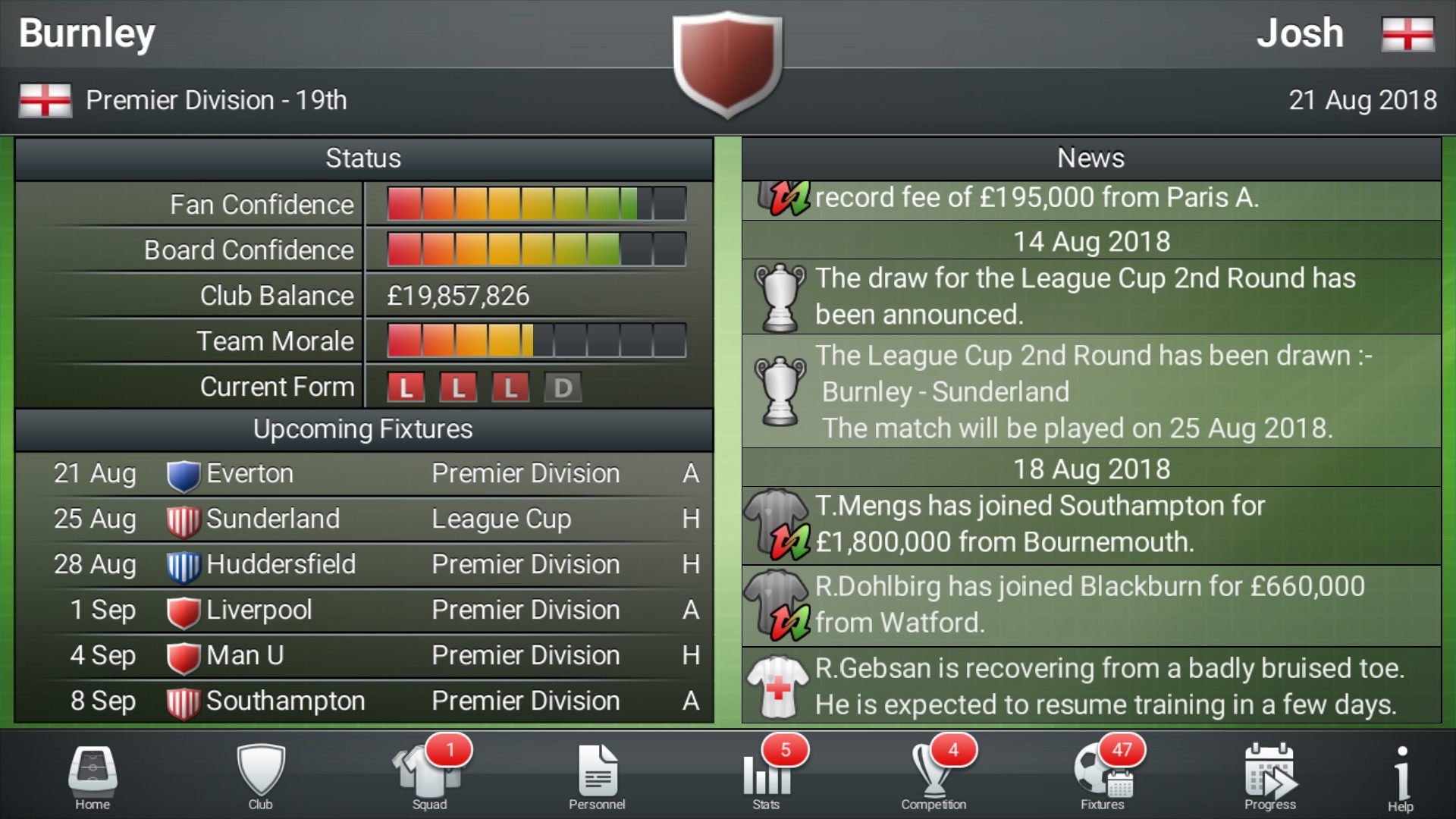The width and height of the screenshot is (1456, 819).
Task: Click the League Cup trophy in news
Action: pyautogui.click(x=780, y=296)
